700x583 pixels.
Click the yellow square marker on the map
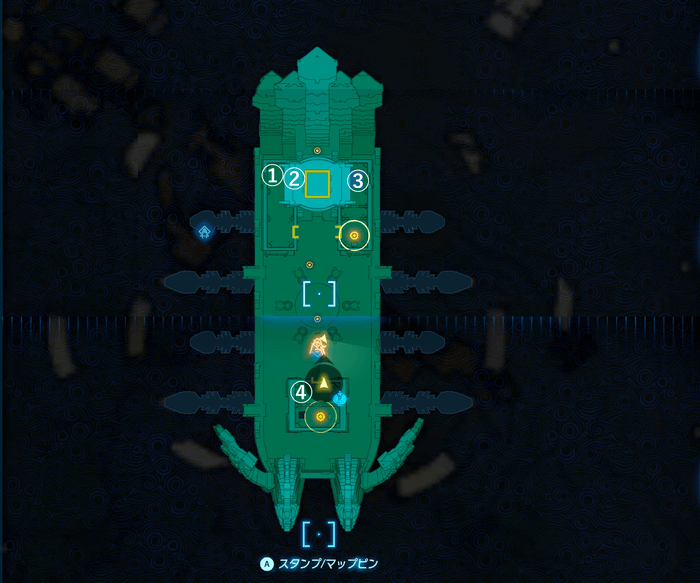[319, 183]
